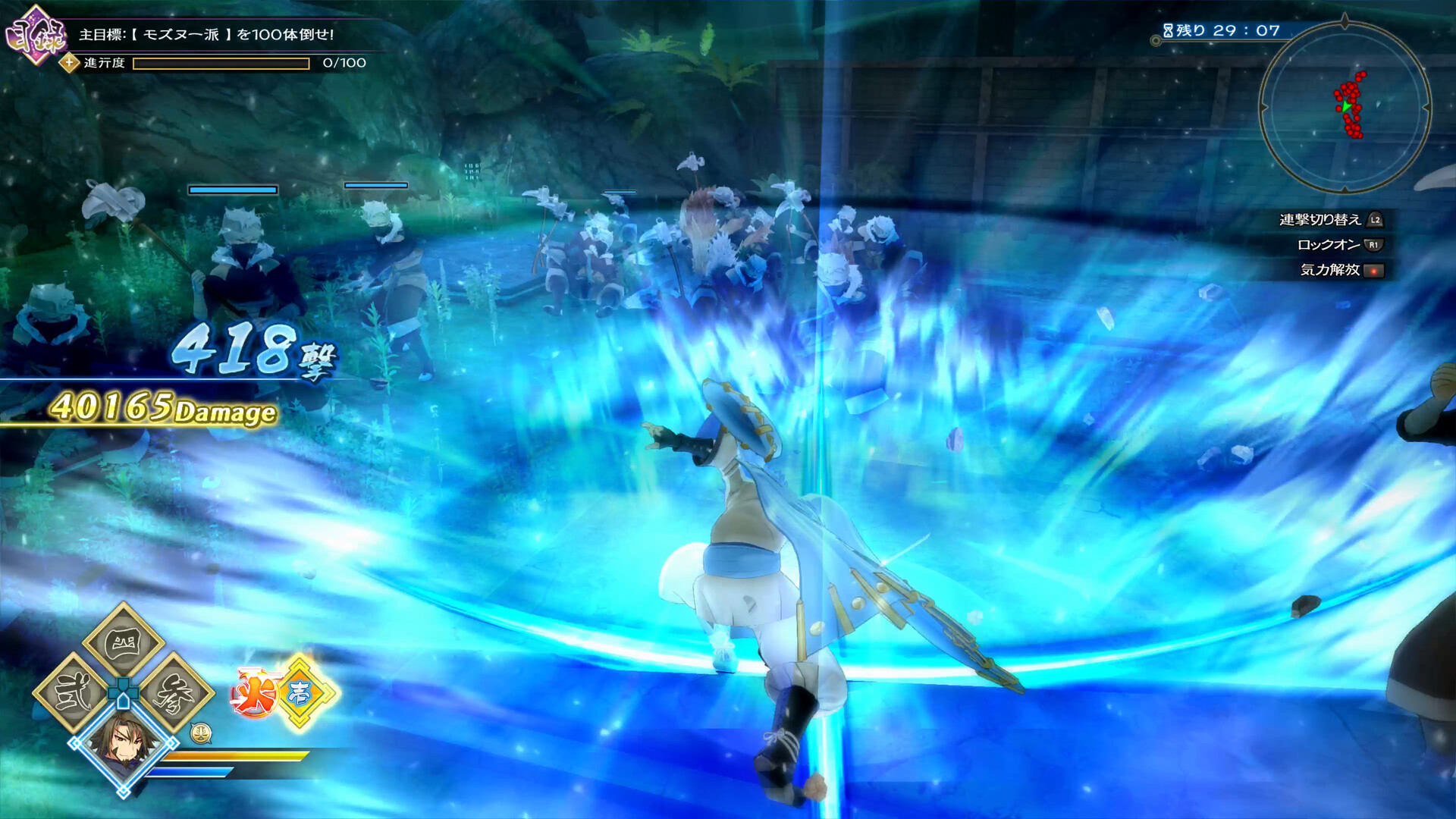The height and width of the screenshot is (819, 1456).
Task: Click the hourglass icon beside the timer
Action: click(x=1169, y=31)
